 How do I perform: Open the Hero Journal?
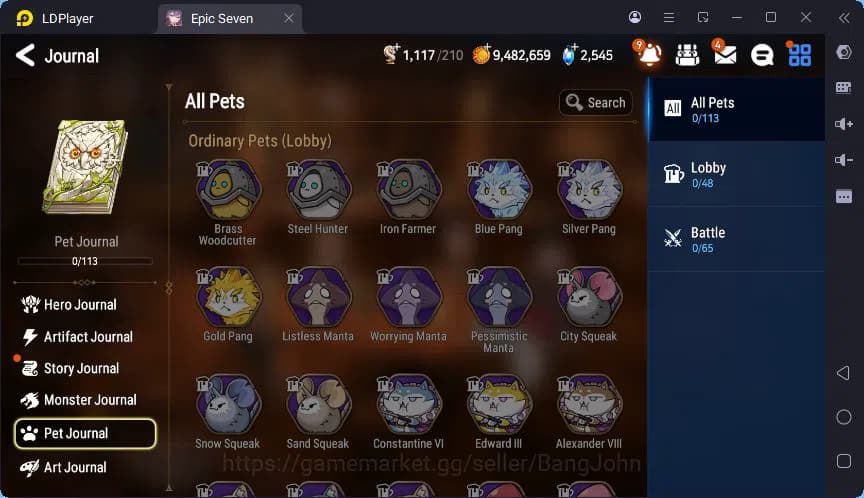(x=80, y=305)
